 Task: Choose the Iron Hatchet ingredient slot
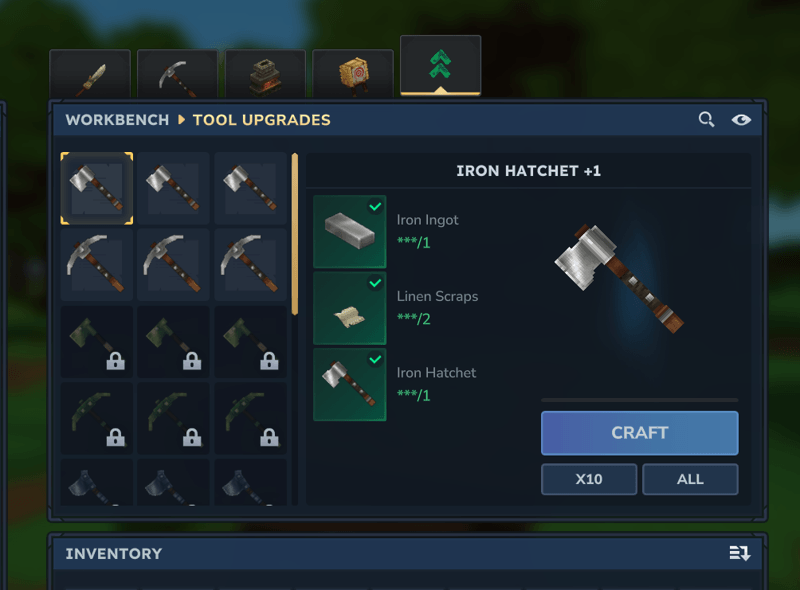click(350, 384)
